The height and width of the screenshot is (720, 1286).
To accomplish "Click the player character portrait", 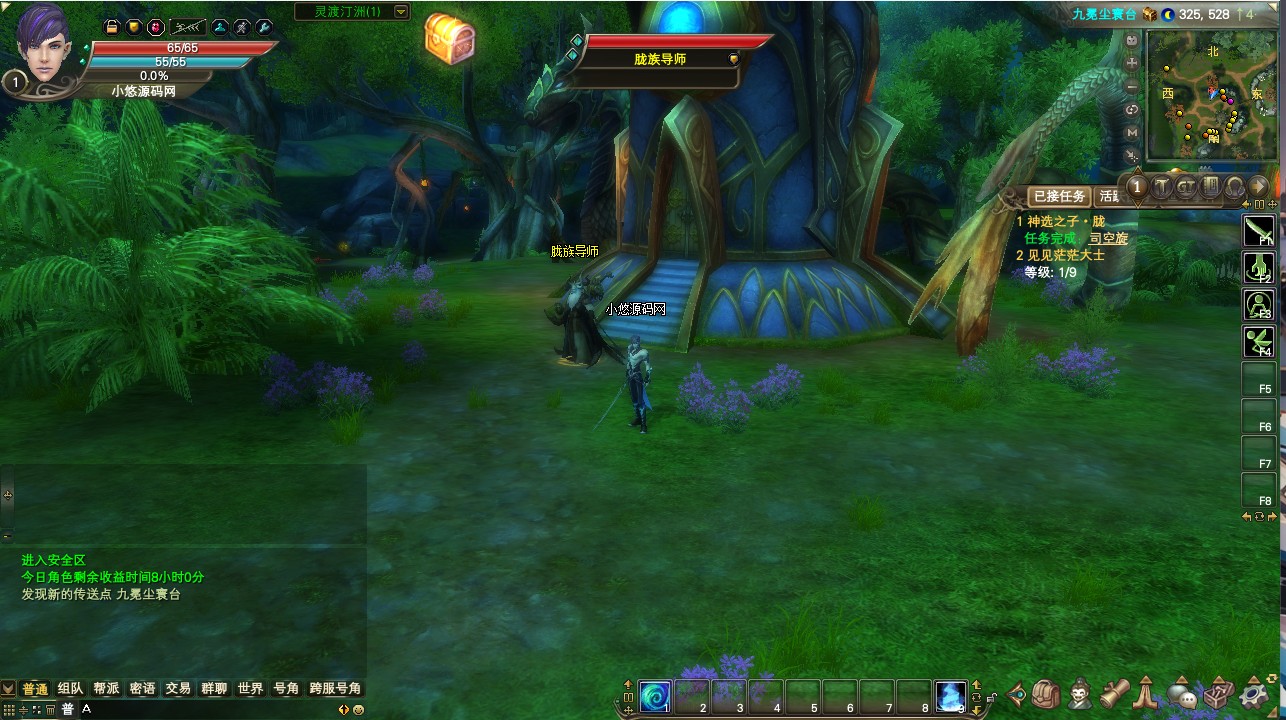I will tap(44, 40).
